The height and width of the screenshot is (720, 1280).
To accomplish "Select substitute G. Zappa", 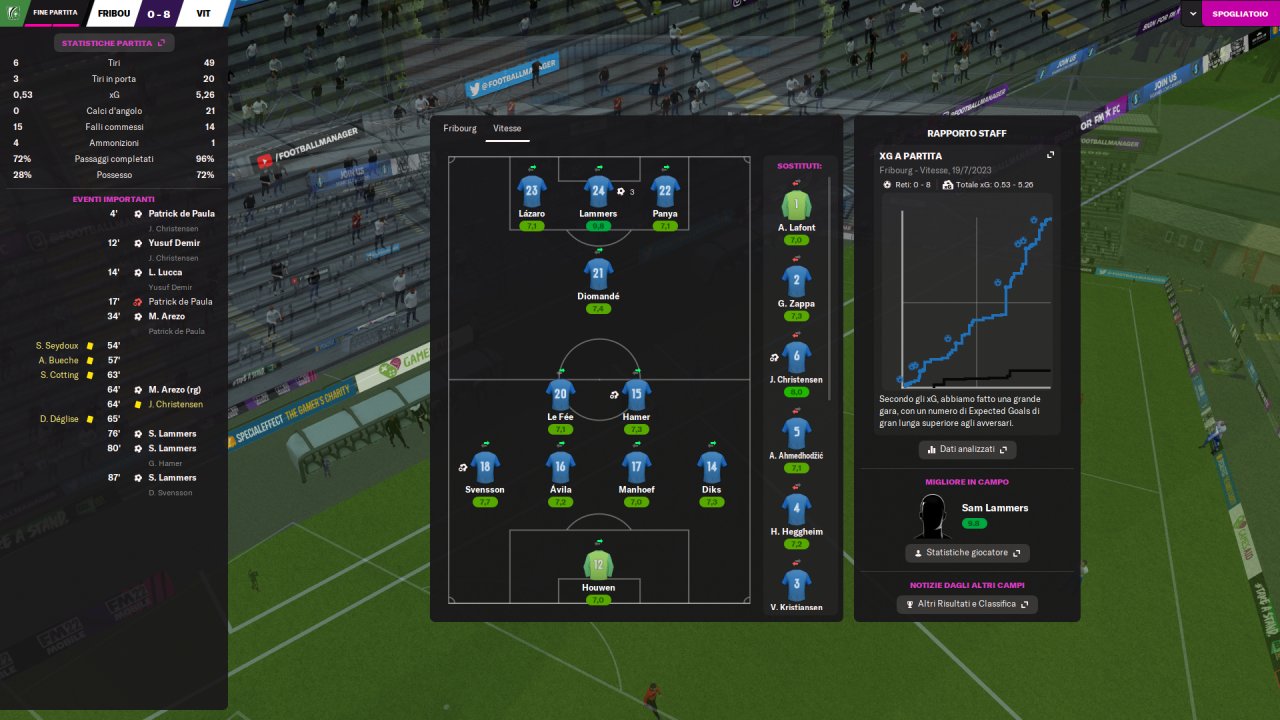I will (x=796, y=281).
